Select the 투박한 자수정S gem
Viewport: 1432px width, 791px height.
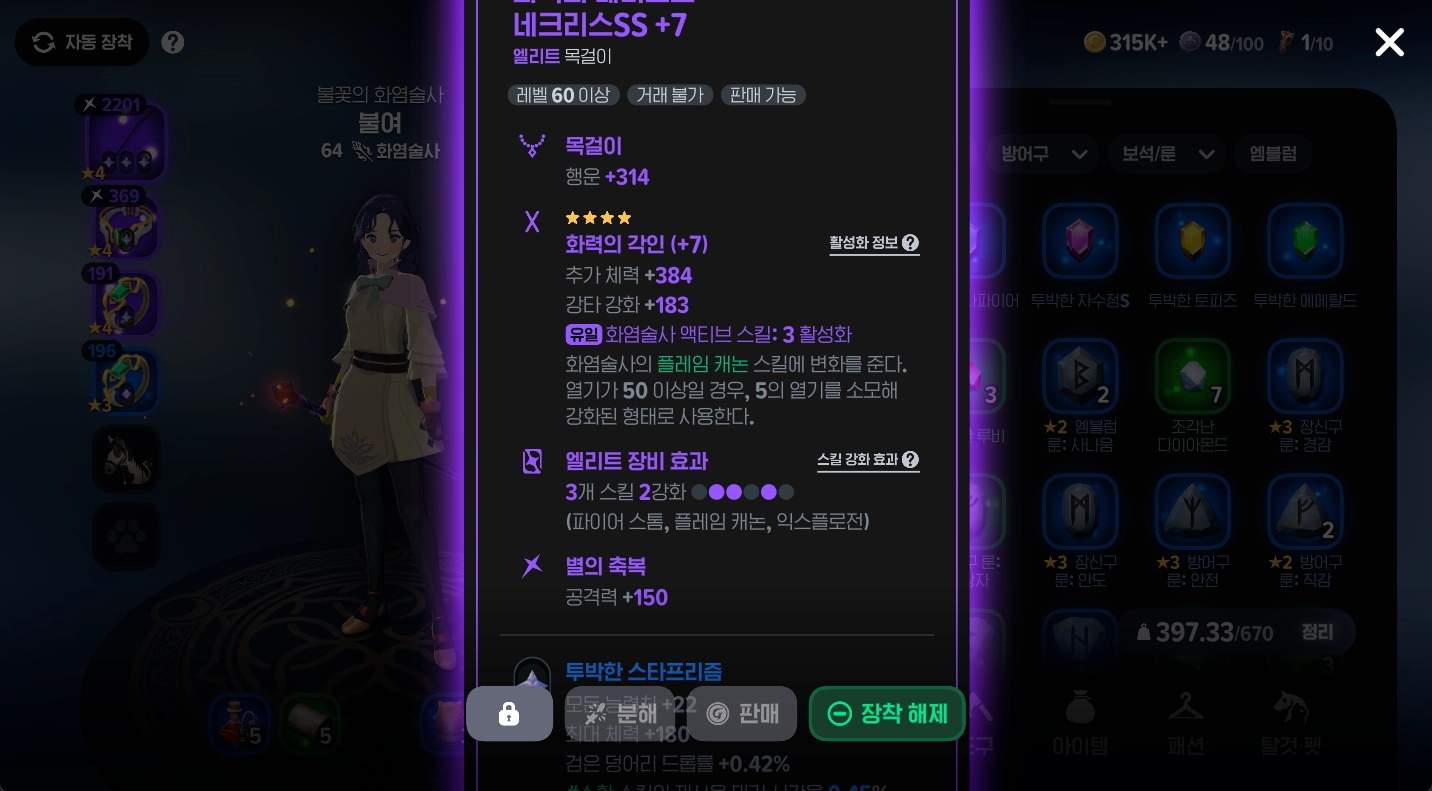pos(1081,240)
